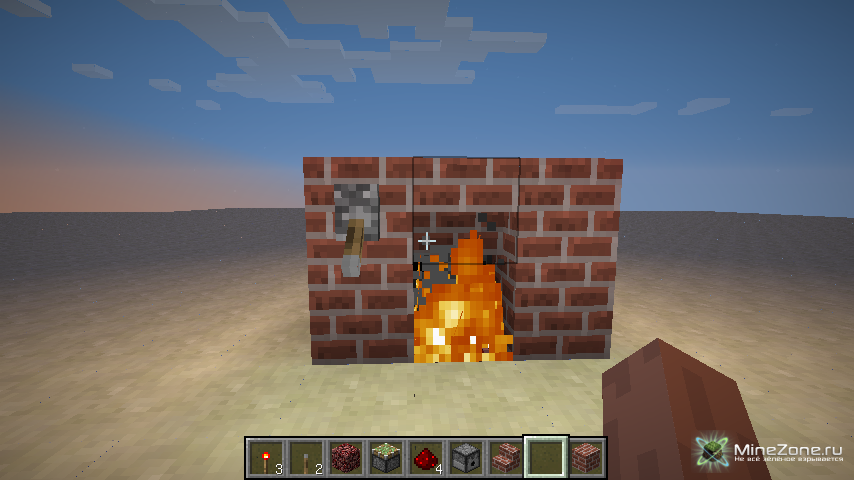Screen dimensions: 854x480
Task: Pick the redstone dust slot
Action: coord(426,457)
